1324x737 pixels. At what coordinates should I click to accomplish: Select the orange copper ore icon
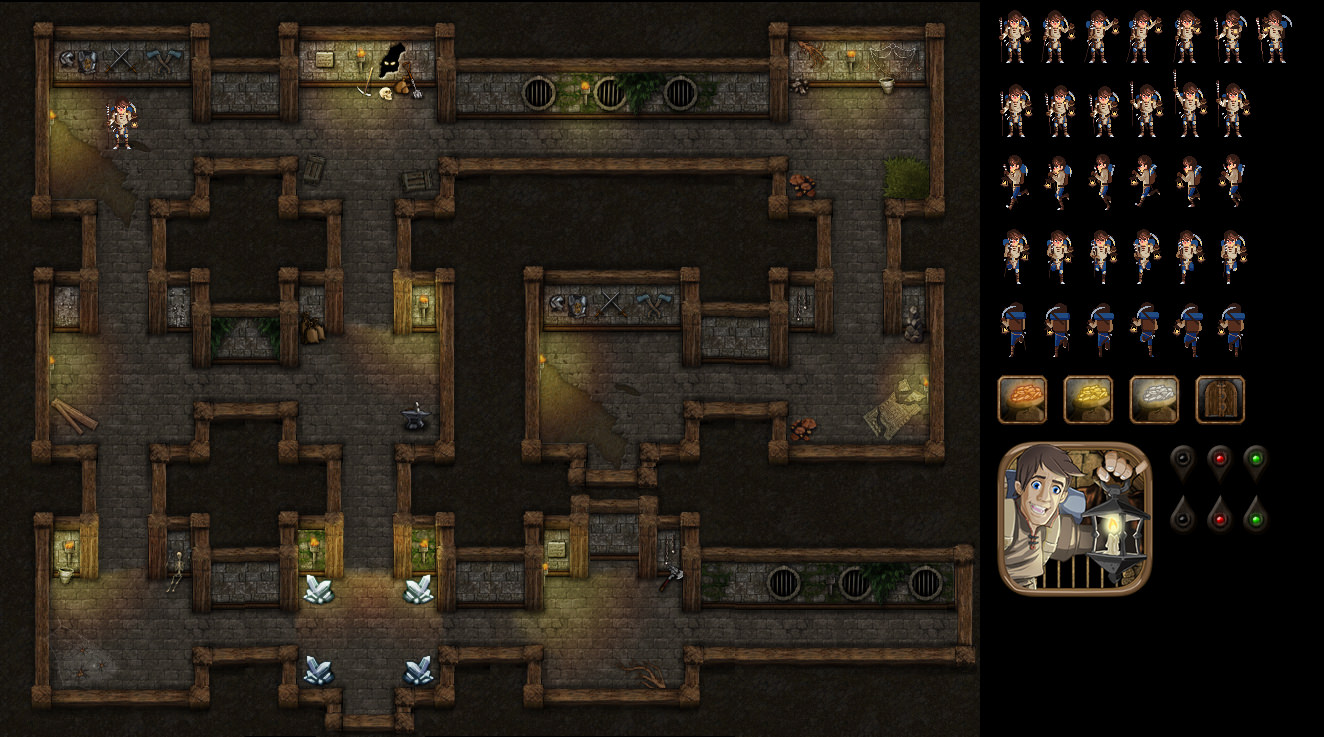tap(1022, 400)
